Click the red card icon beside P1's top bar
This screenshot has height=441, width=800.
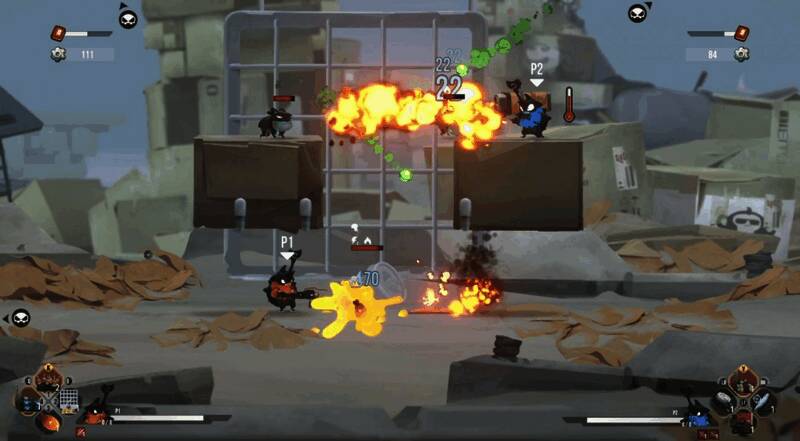[58, 34]
